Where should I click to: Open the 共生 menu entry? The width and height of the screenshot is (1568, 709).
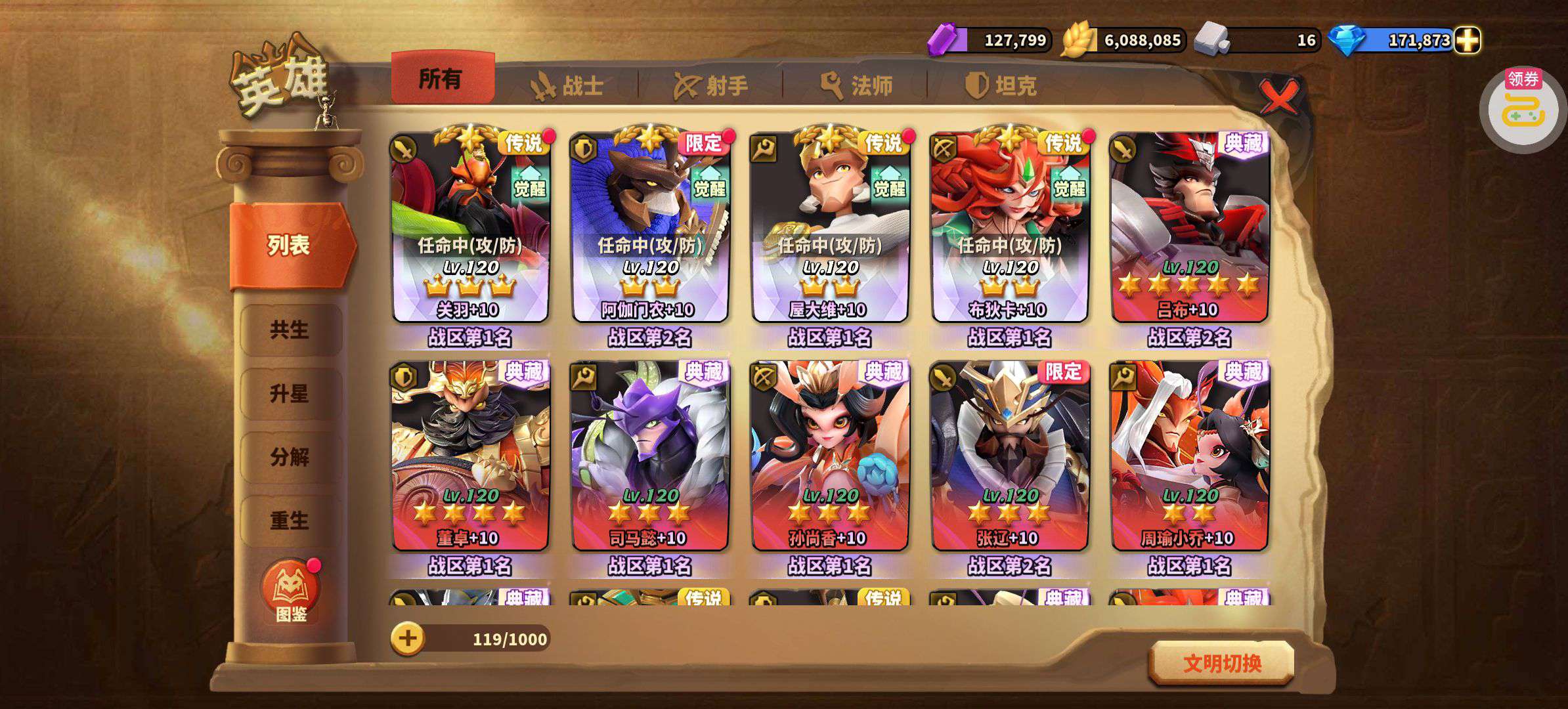click(x=290, y=330)
